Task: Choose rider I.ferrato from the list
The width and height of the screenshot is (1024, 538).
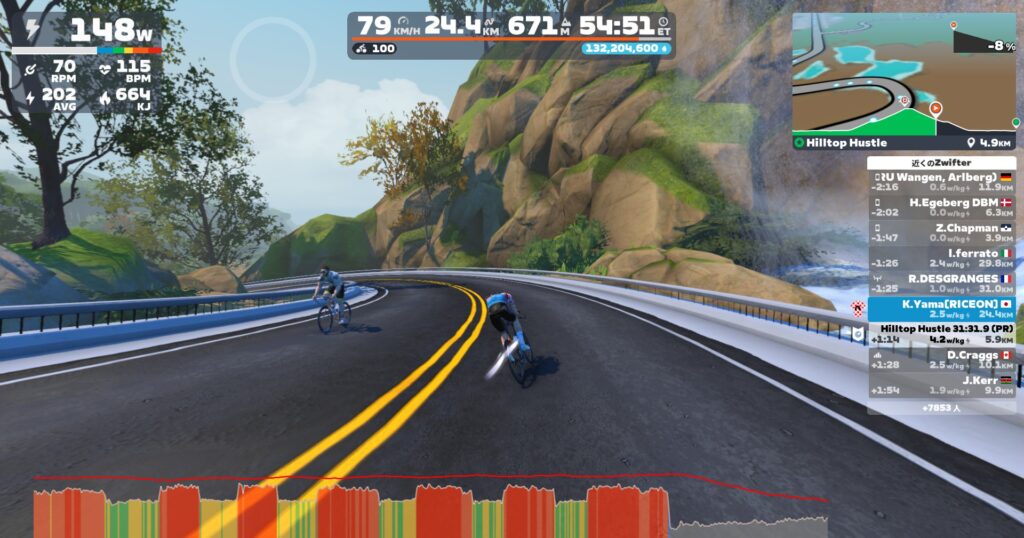Action: point(941,258)
